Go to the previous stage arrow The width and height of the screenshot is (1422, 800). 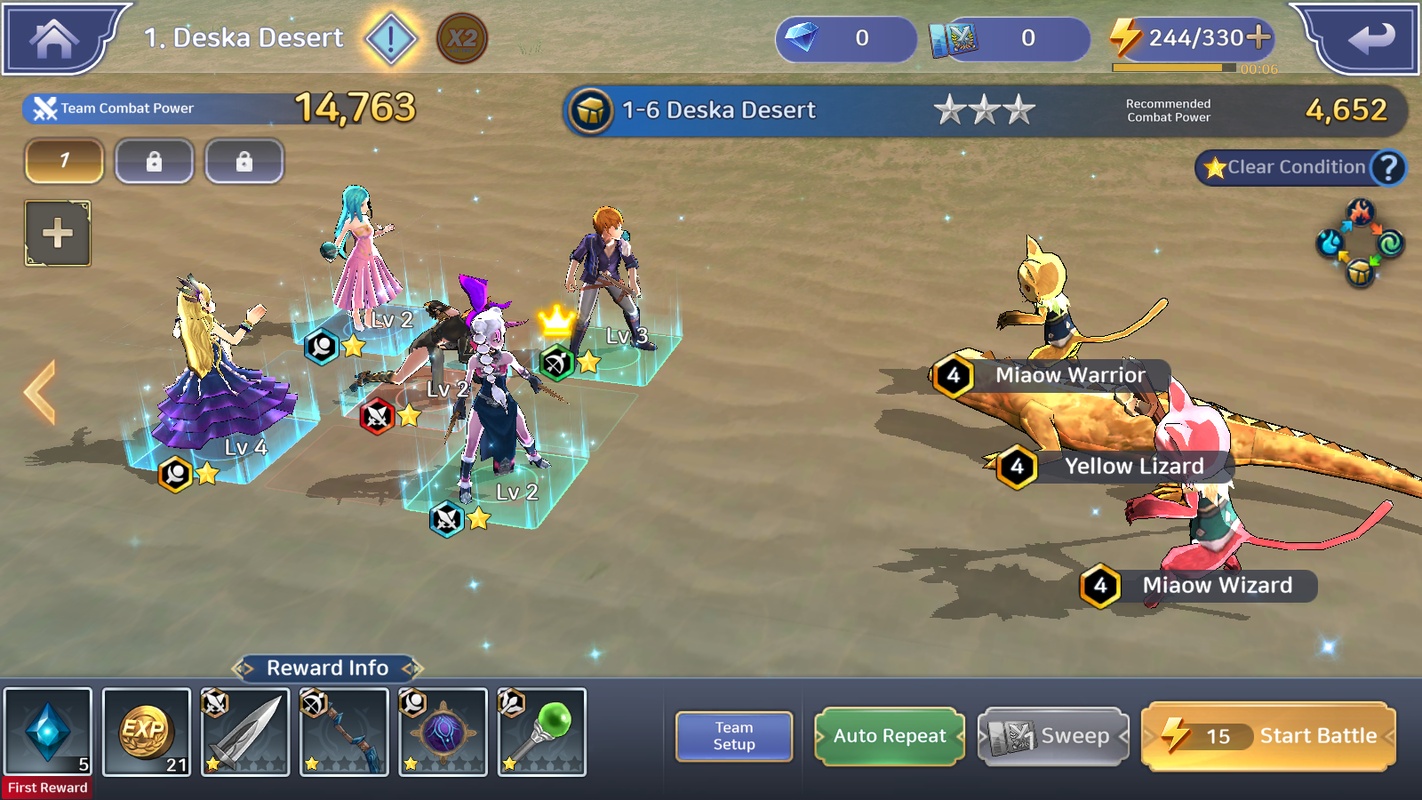[x=40, y=393]
